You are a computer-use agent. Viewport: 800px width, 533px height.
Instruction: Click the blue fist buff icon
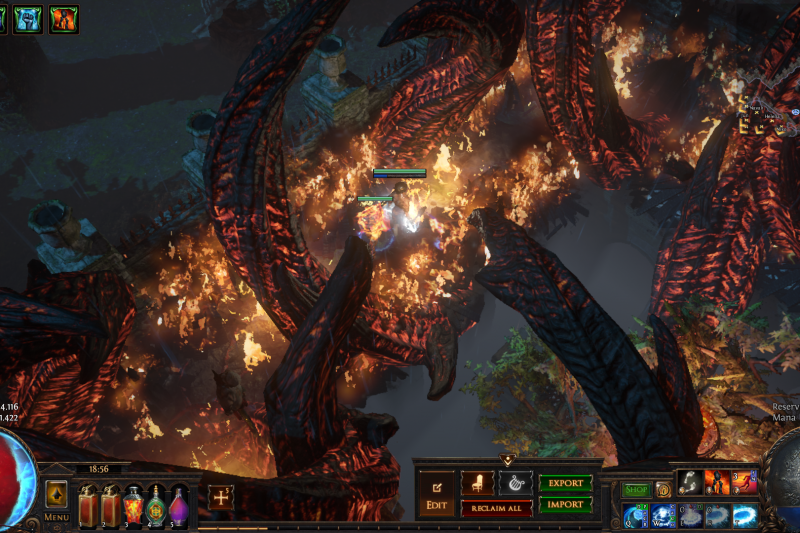point(28,18)
